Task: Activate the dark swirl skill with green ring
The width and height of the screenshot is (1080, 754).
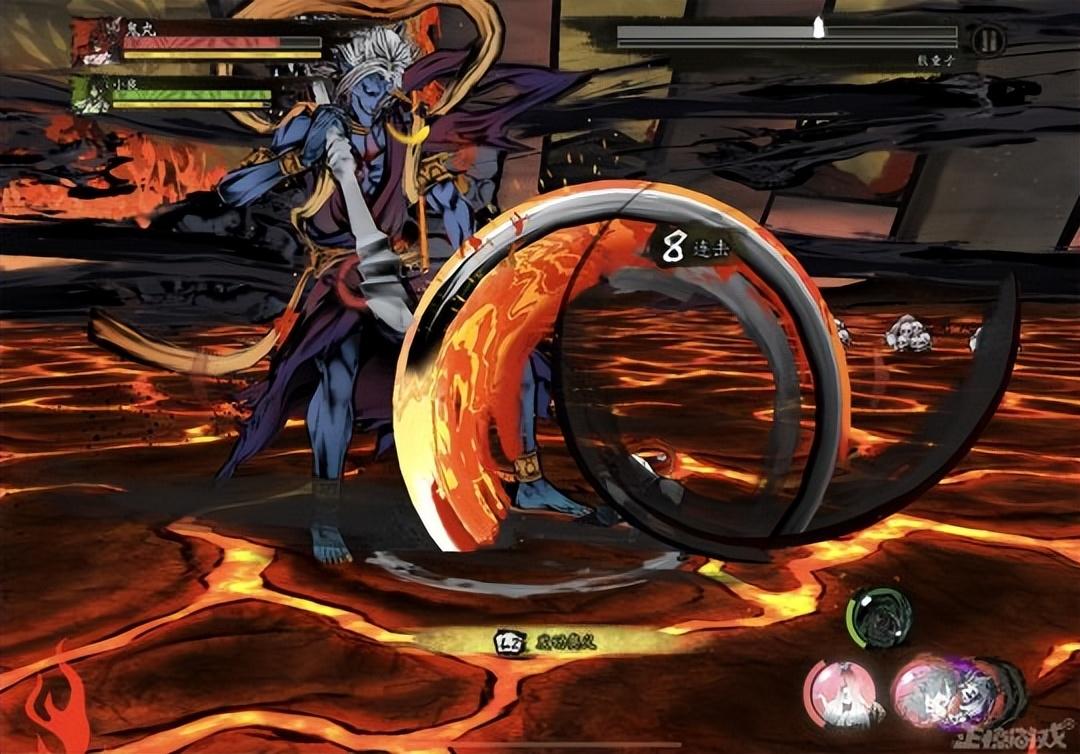Action: 880,617
